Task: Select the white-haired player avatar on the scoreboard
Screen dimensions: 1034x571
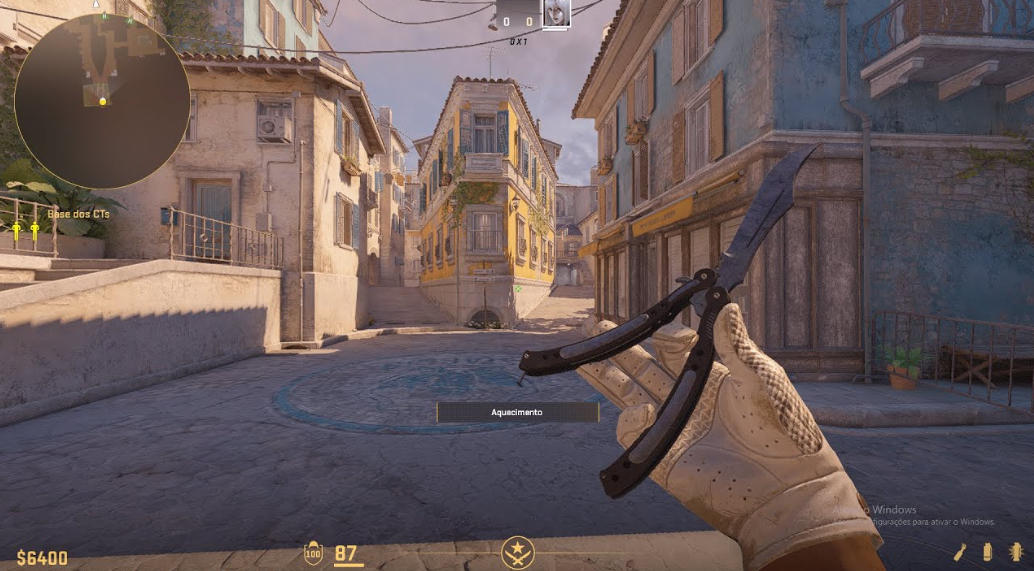Action: coord(556,13)
